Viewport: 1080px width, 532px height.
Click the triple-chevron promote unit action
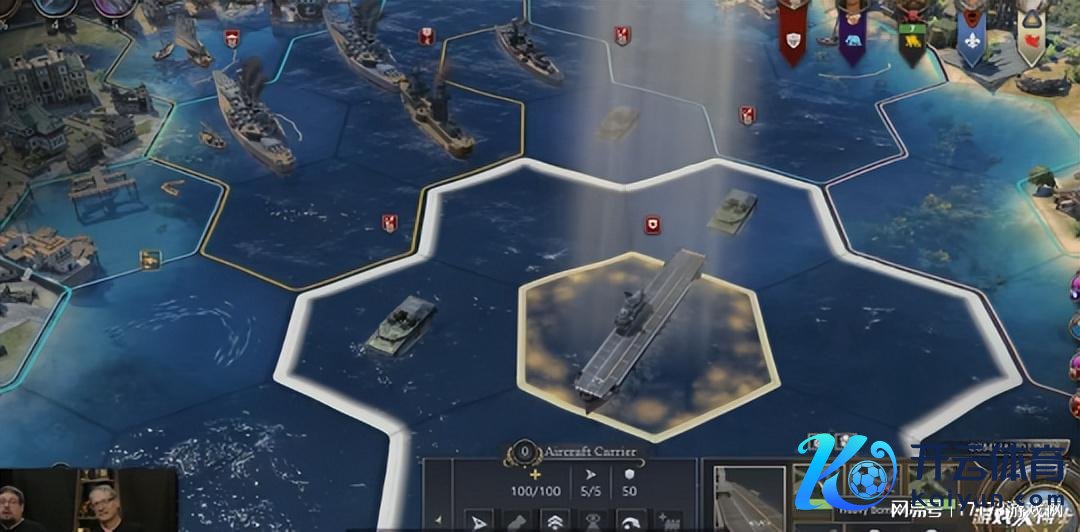(553, 521)
